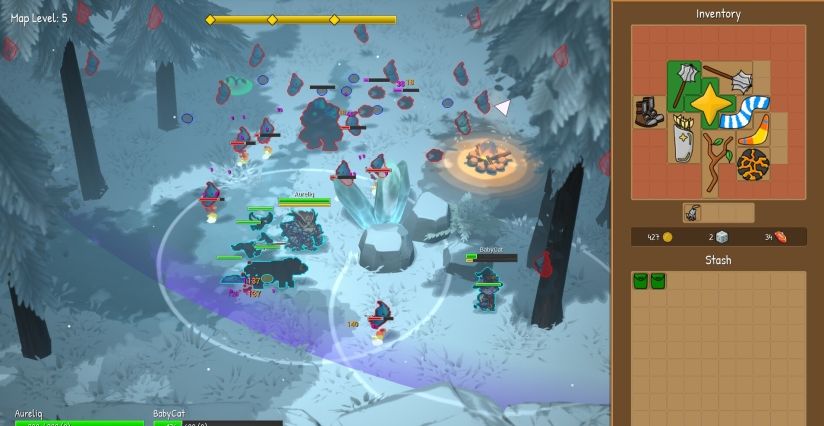The width and height of the screenshot is (824, 426).
Task: Select the arrow quiver item
Action: pos(682,141)
